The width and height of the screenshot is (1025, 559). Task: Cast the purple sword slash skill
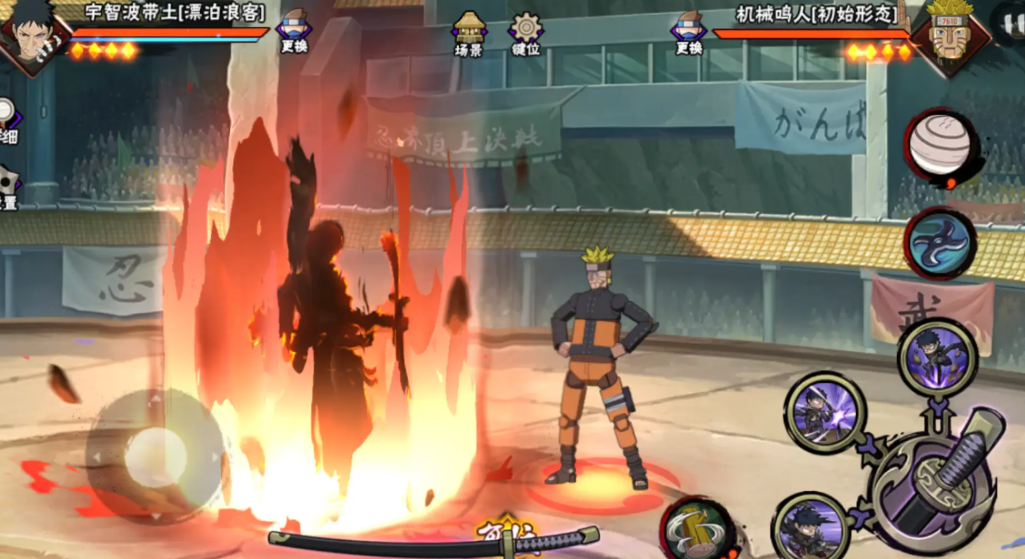pos(825,410)
